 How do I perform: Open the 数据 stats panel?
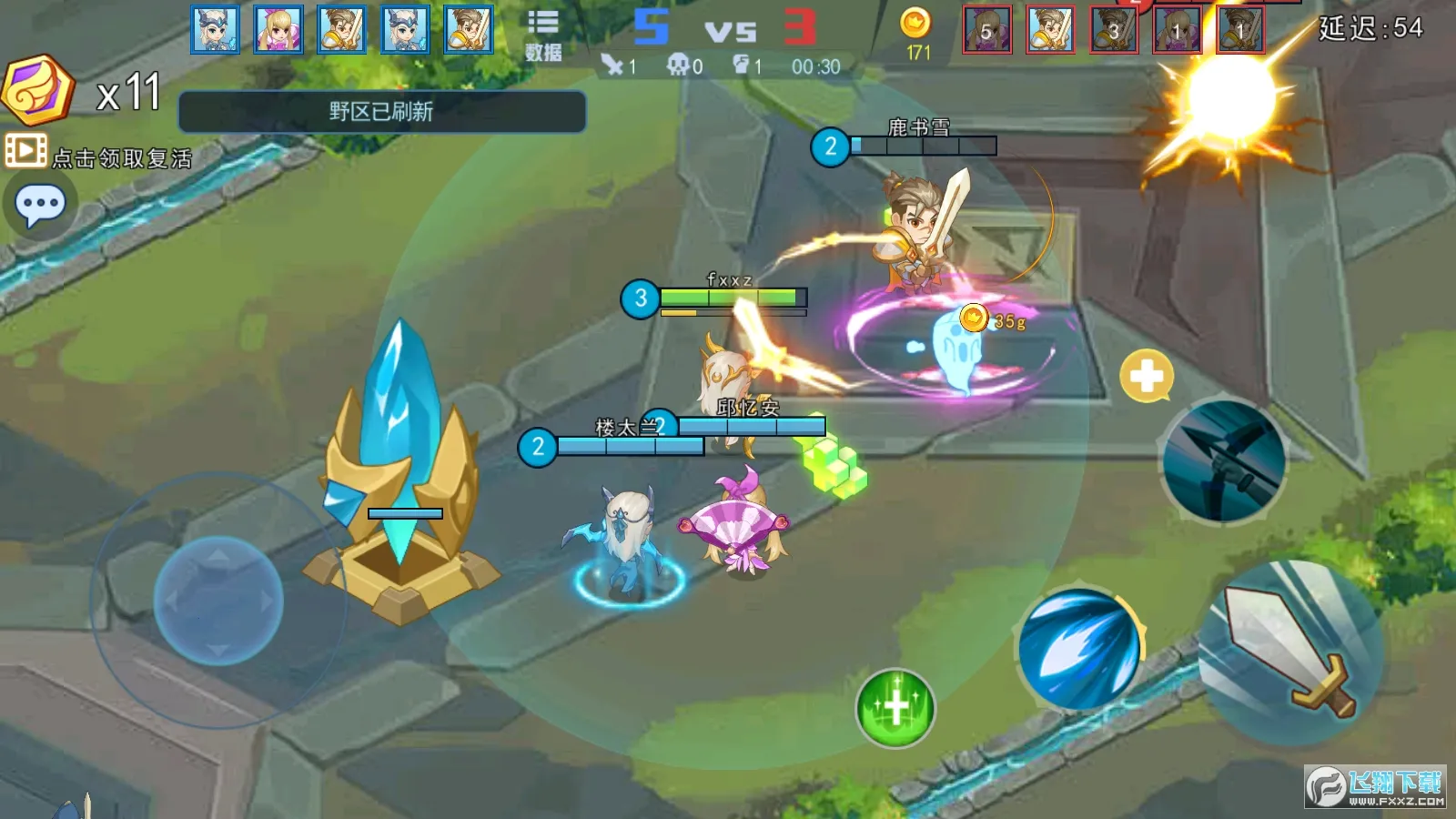point(543,35)
